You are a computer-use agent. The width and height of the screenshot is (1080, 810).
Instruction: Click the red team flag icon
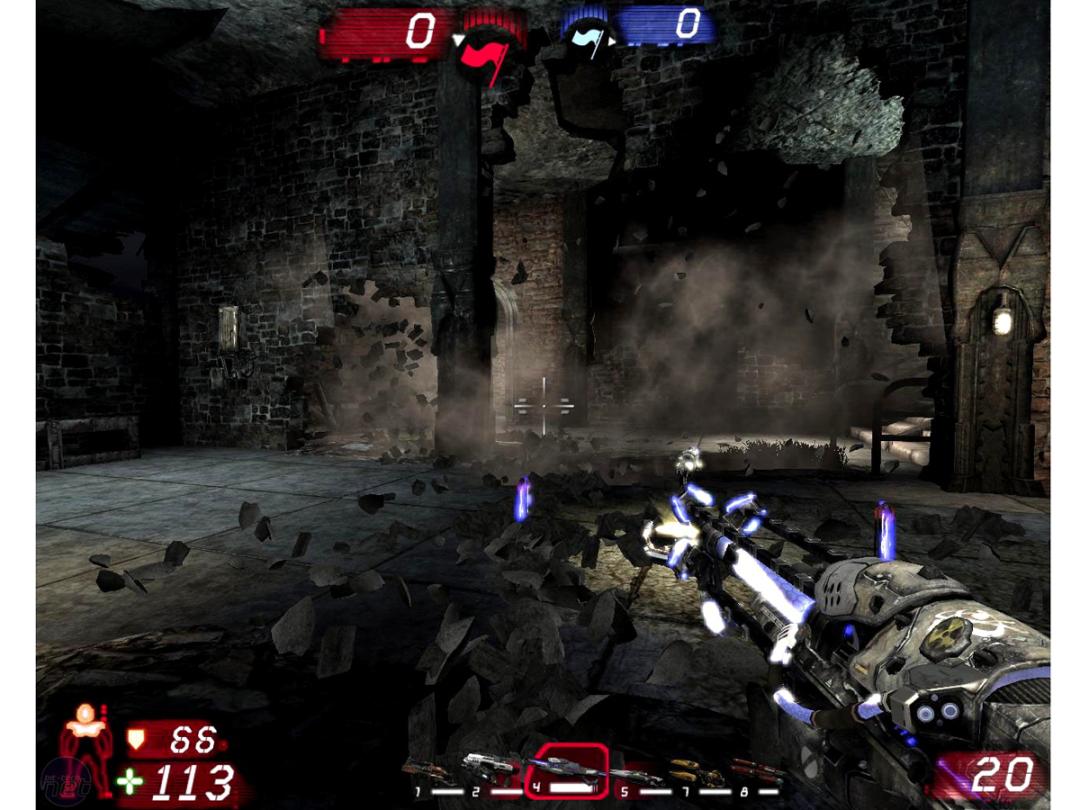pyautogui.click(x=487, y=48)
